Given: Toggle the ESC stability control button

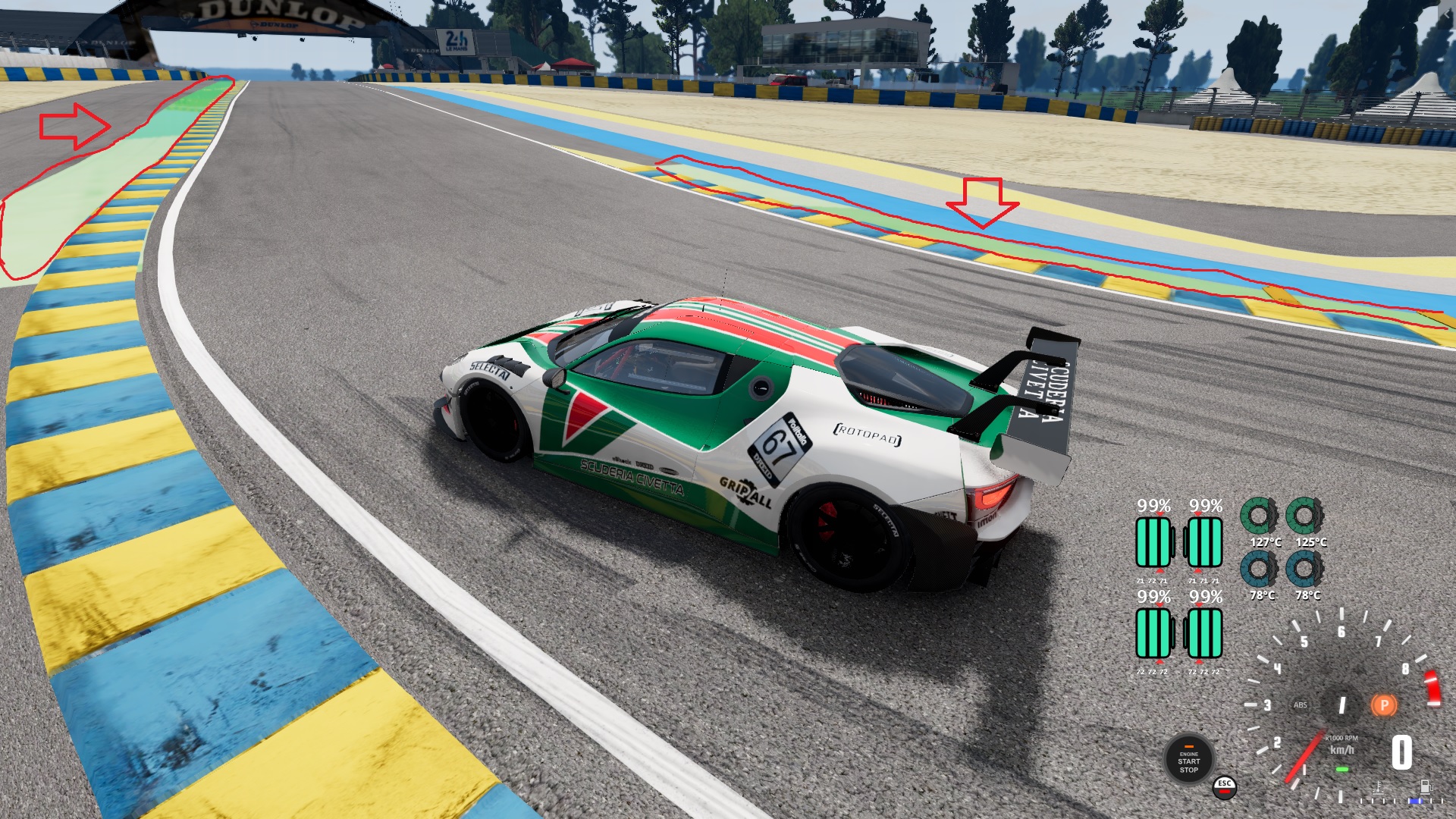Looking at the screenshot, I should coord(1224,787).
